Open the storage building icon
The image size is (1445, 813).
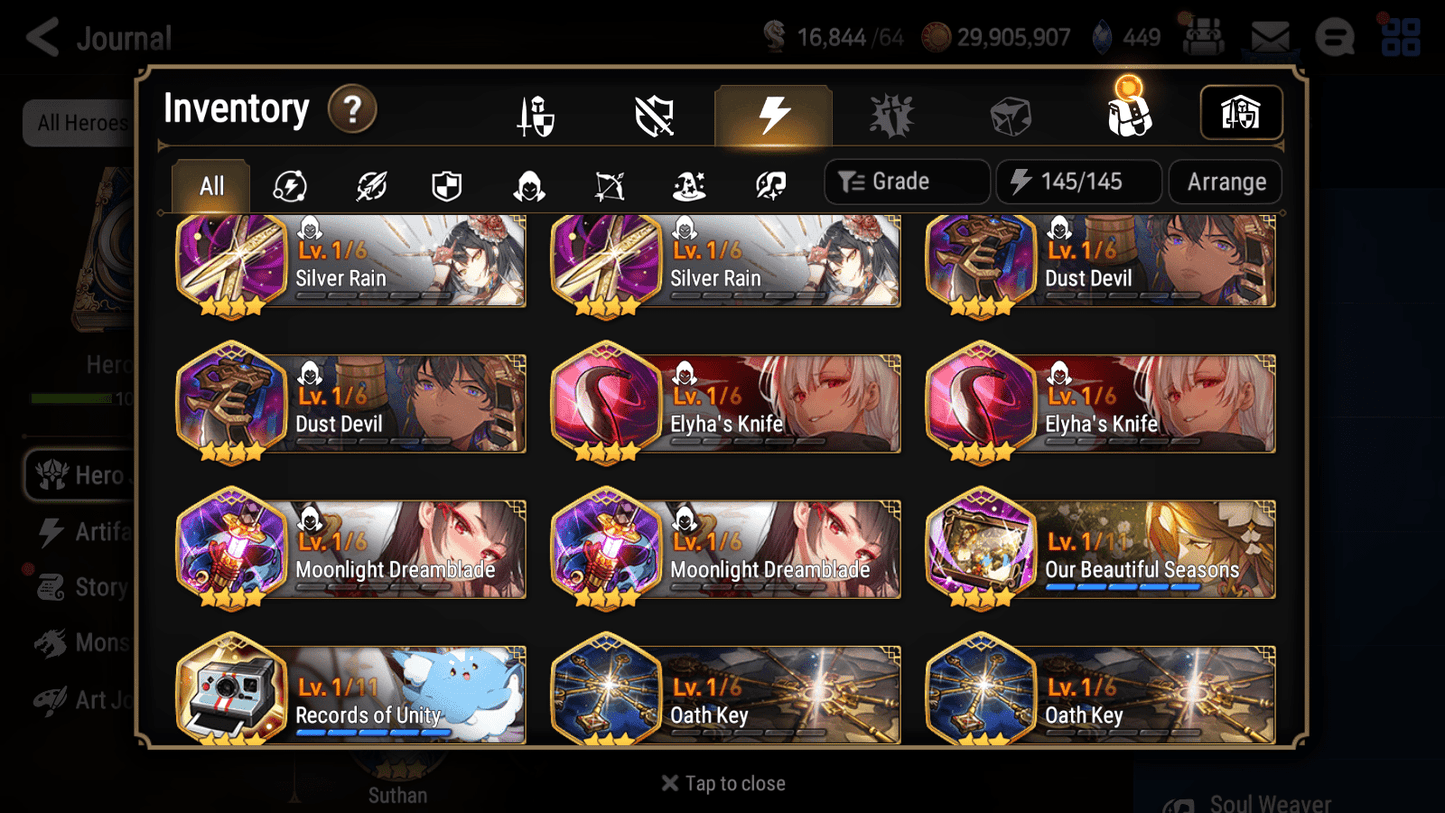pyautogui.click(x=1241, y=113)
